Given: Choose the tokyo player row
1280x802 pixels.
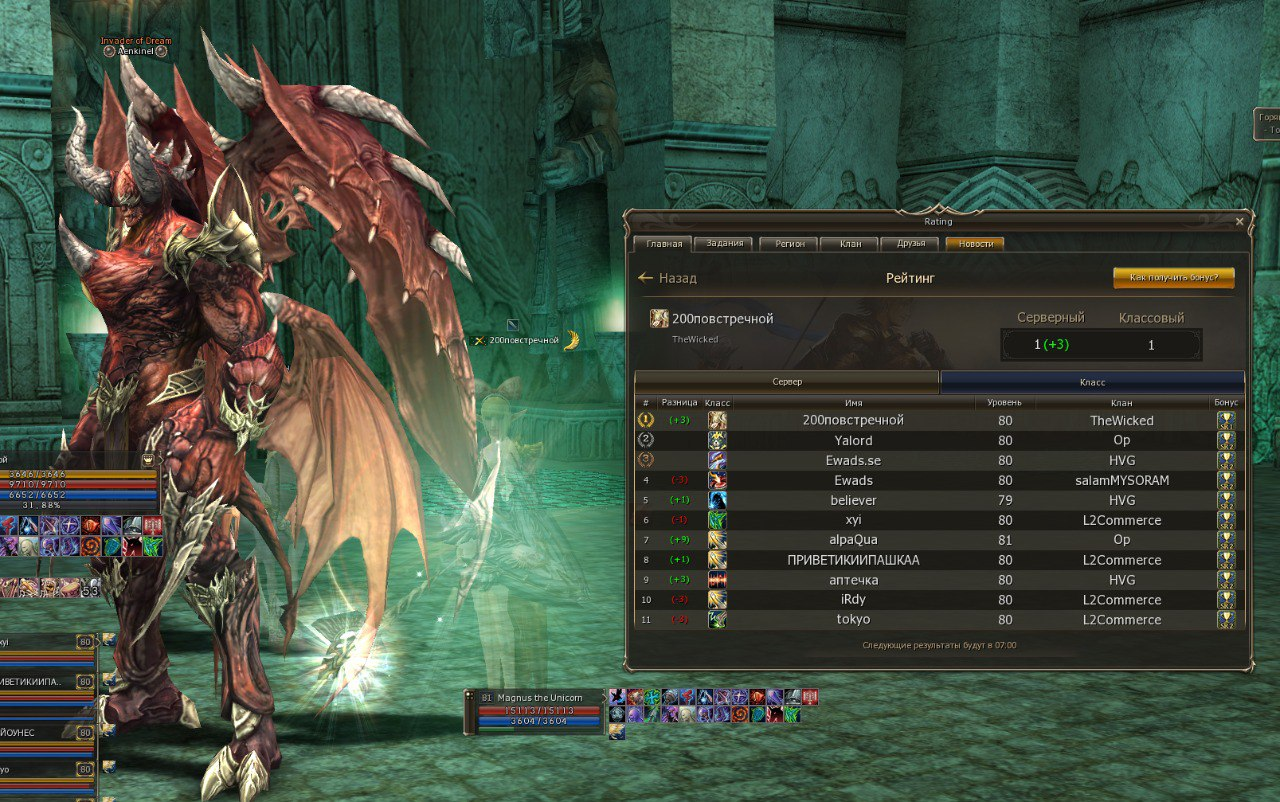Looking at the screenshot, I should coord(853,620).
